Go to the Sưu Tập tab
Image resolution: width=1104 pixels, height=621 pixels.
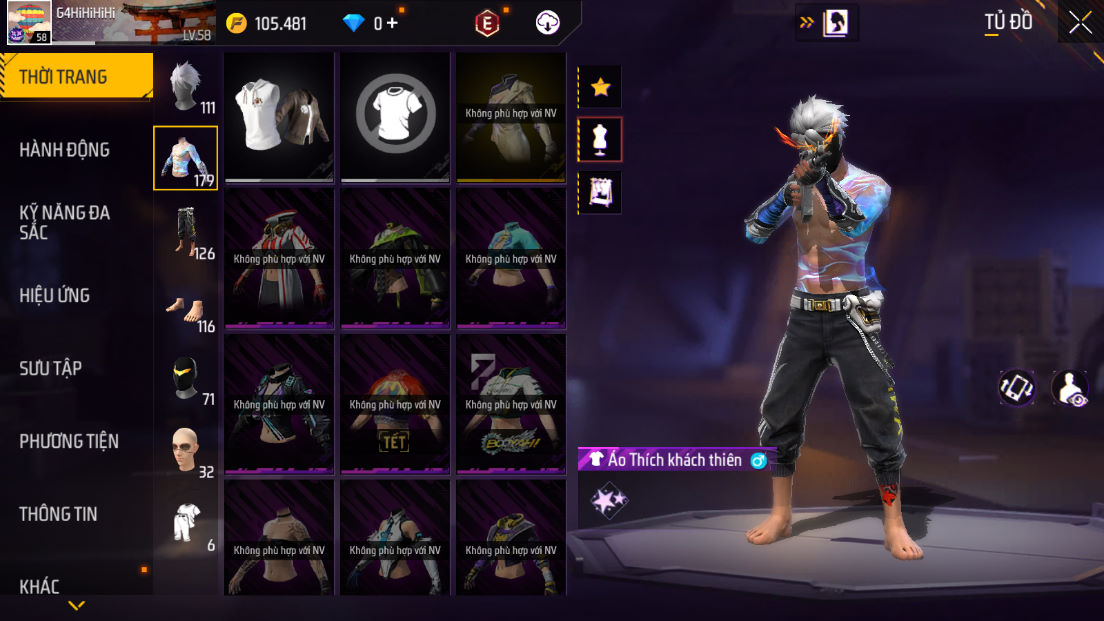coord(52,368)
